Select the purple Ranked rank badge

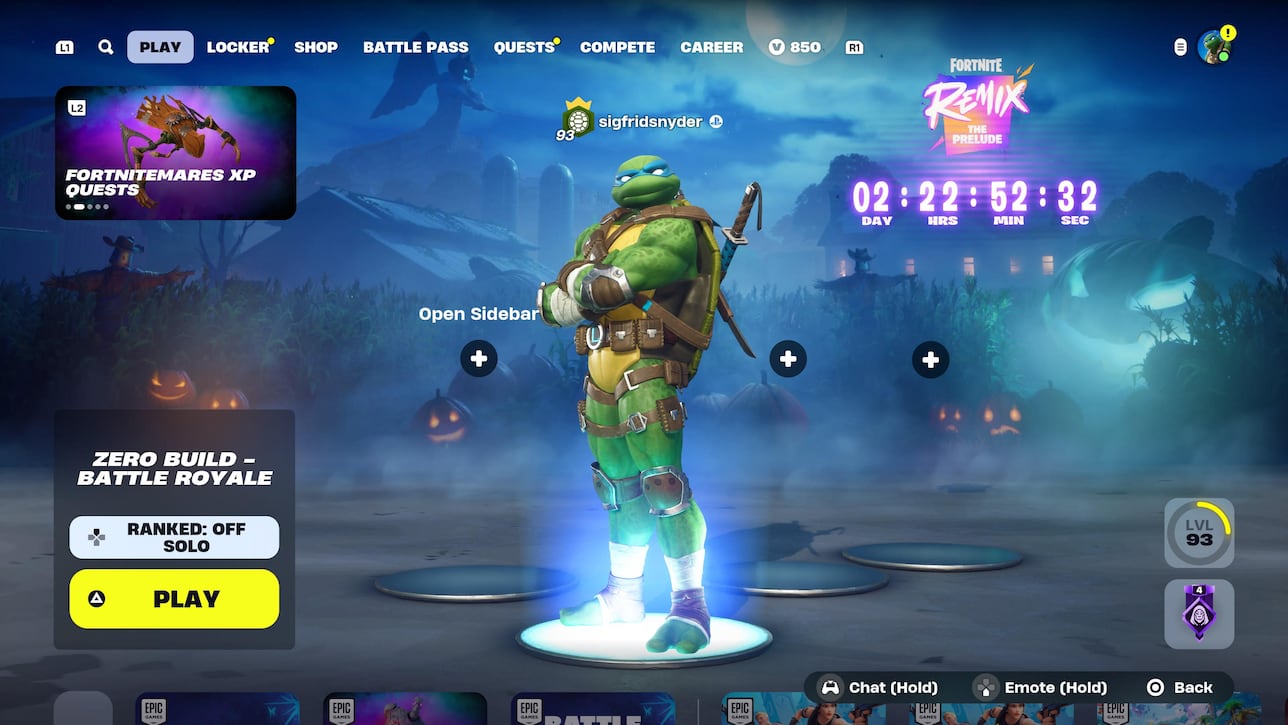point(1199,613)
